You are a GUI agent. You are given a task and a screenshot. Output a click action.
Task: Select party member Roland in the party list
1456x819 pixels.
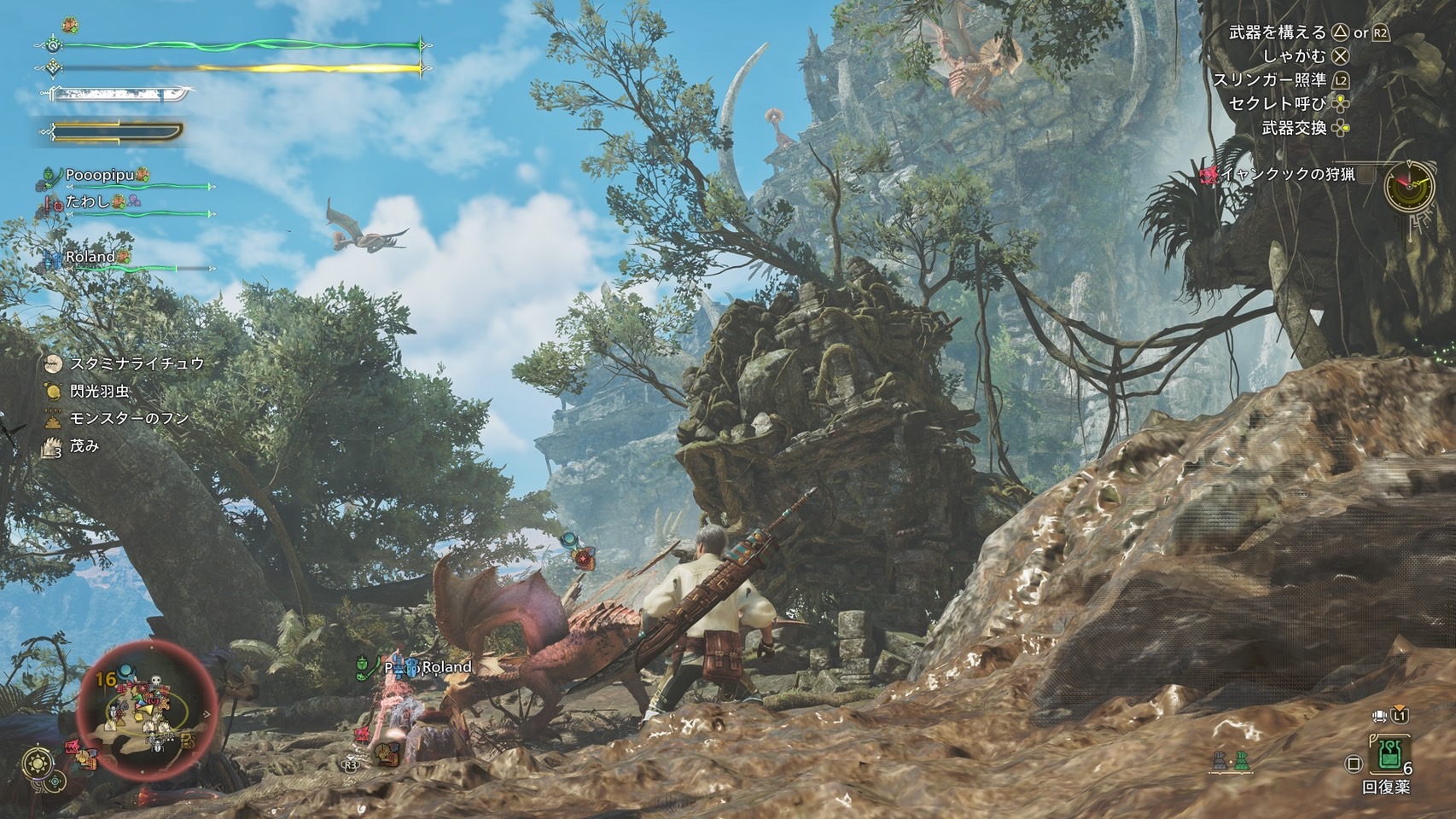[90, 257]
